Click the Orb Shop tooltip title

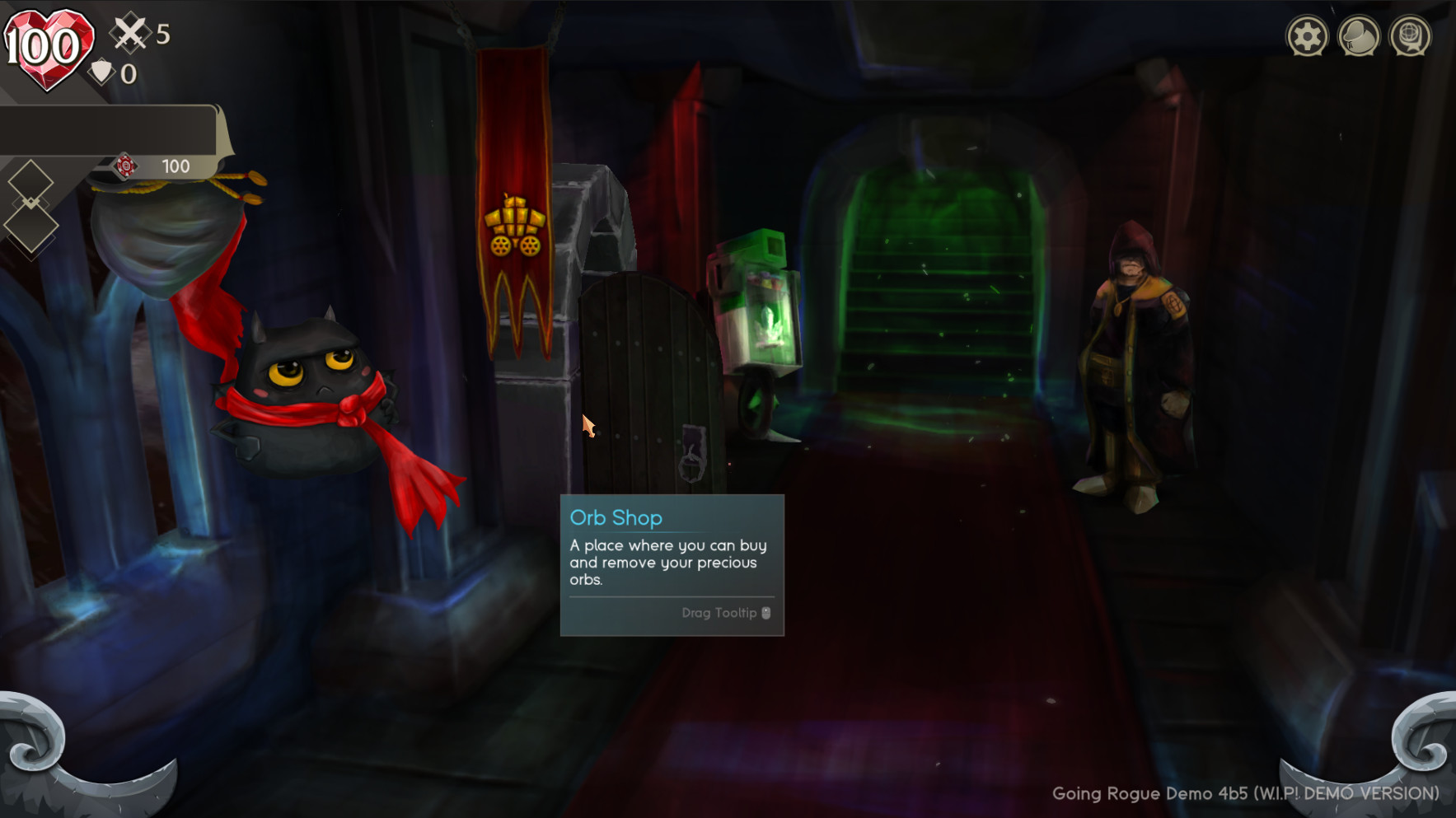click(616, 517)
